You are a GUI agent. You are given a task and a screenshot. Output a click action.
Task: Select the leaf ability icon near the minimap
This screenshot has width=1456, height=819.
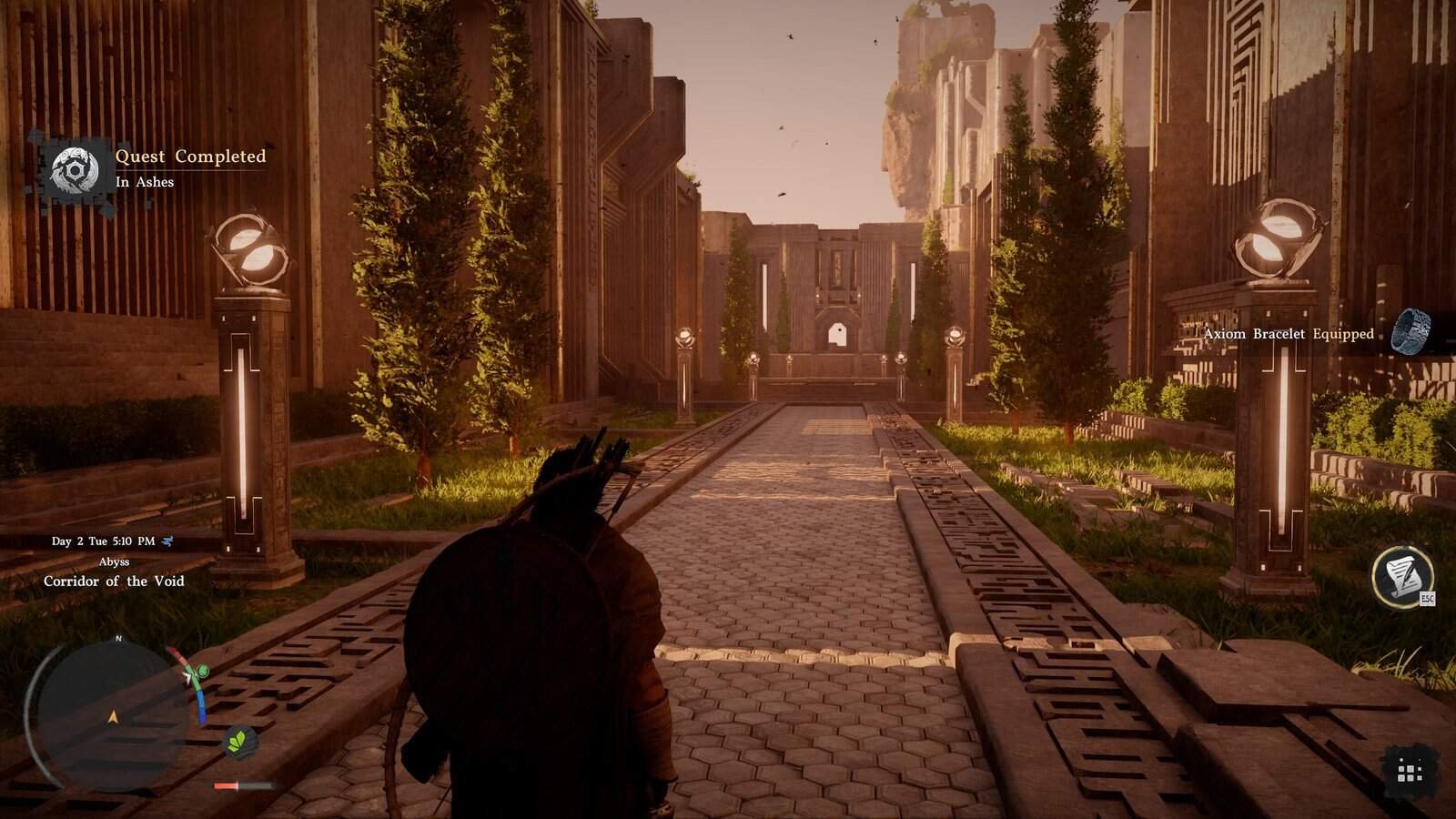(240, 742)
